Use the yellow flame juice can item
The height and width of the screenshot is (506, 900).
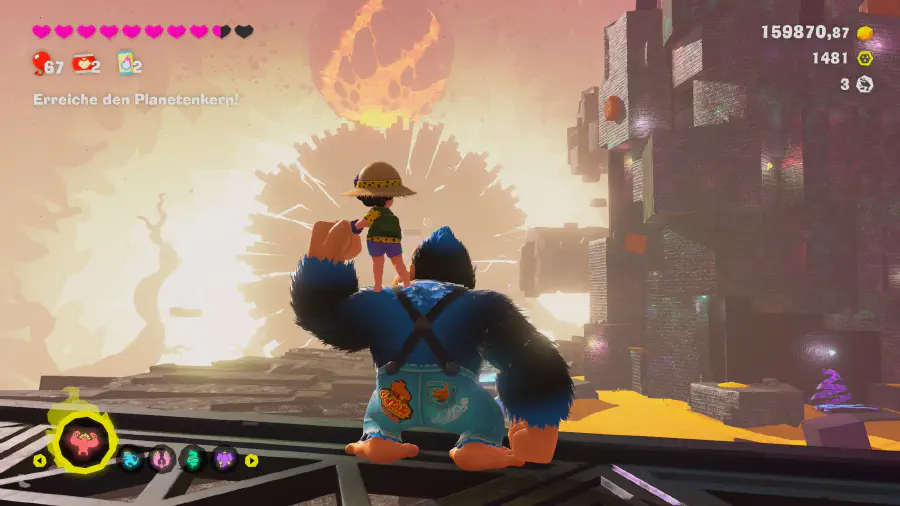click(126, 64)
